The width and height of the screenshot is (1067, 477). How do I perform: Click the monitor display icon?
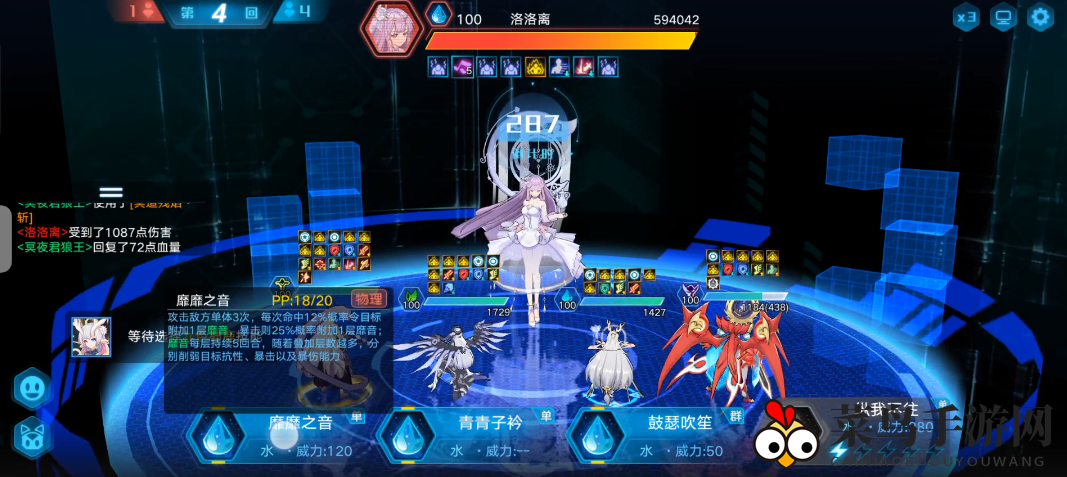pyautogui.click(x=1003, y=17)
